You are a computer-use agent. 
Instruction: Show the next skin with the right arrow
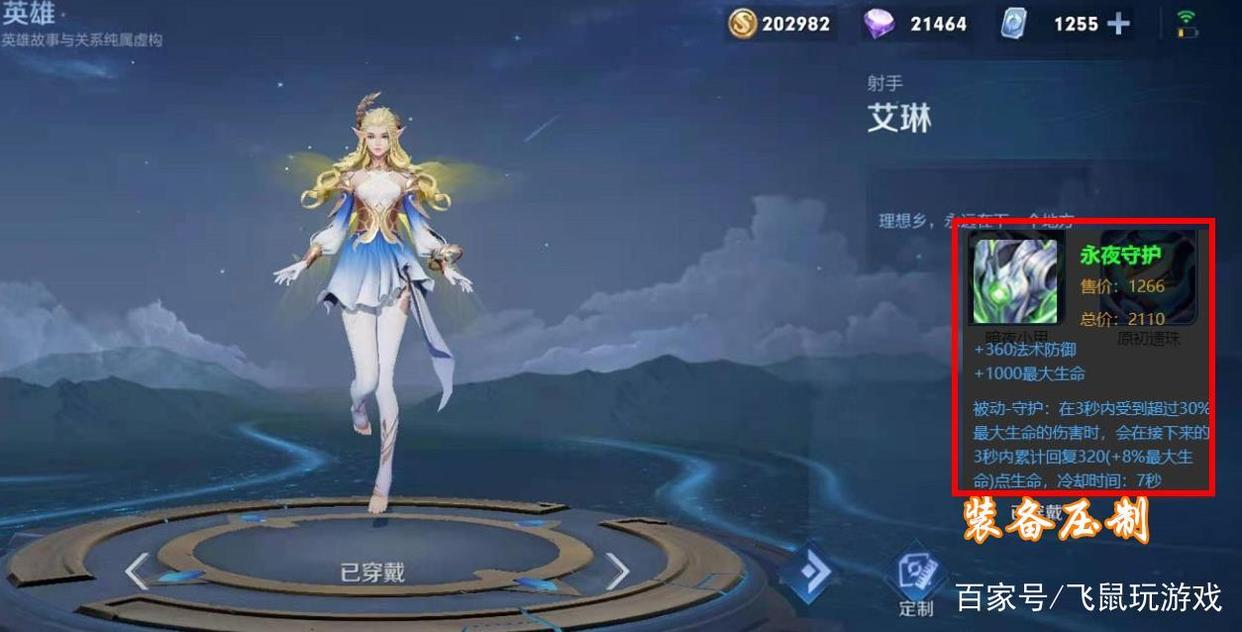[x=618, y=571]
